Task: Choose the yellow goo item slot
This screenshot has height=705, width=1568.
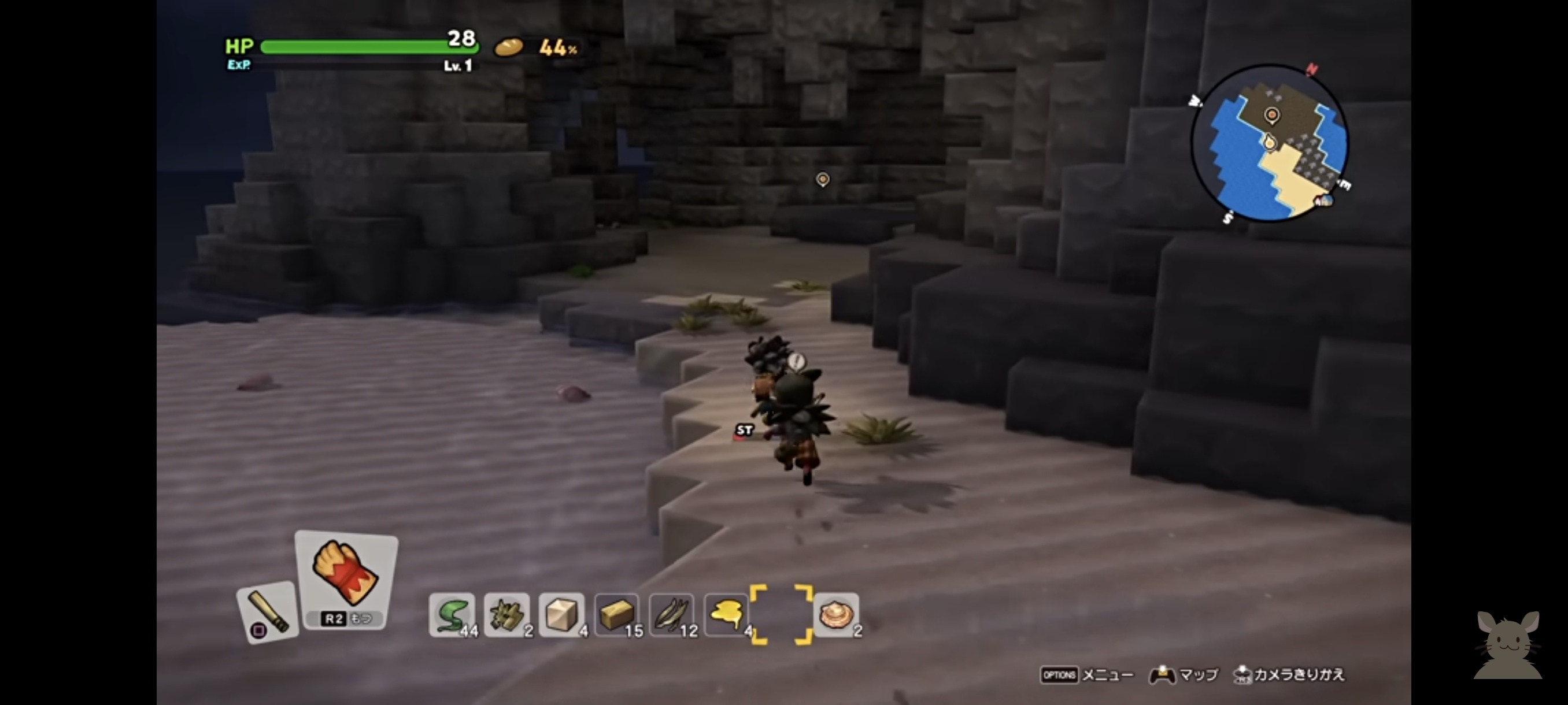Action: coord(727,614)
